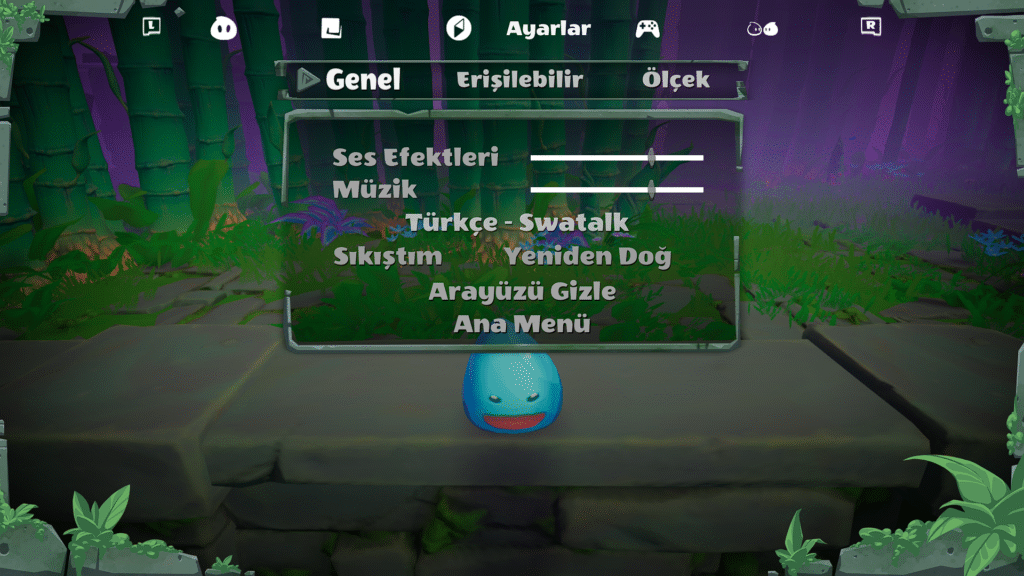
Task: Click Arayüzü Gizle to hide the interface
Action: 521,291
